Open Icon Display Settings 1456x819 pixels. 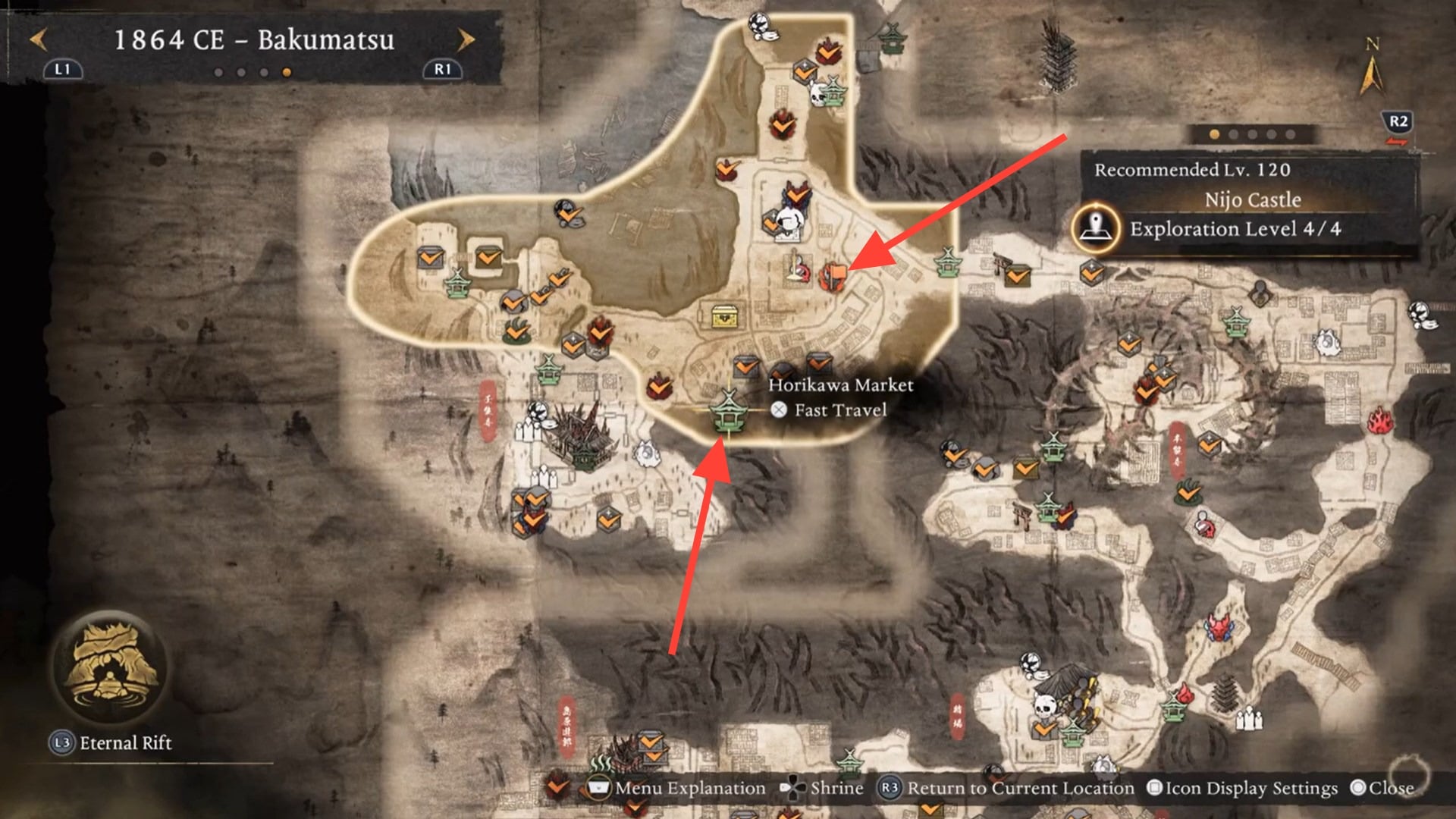pyautogui.click(x=1242, y=789)
